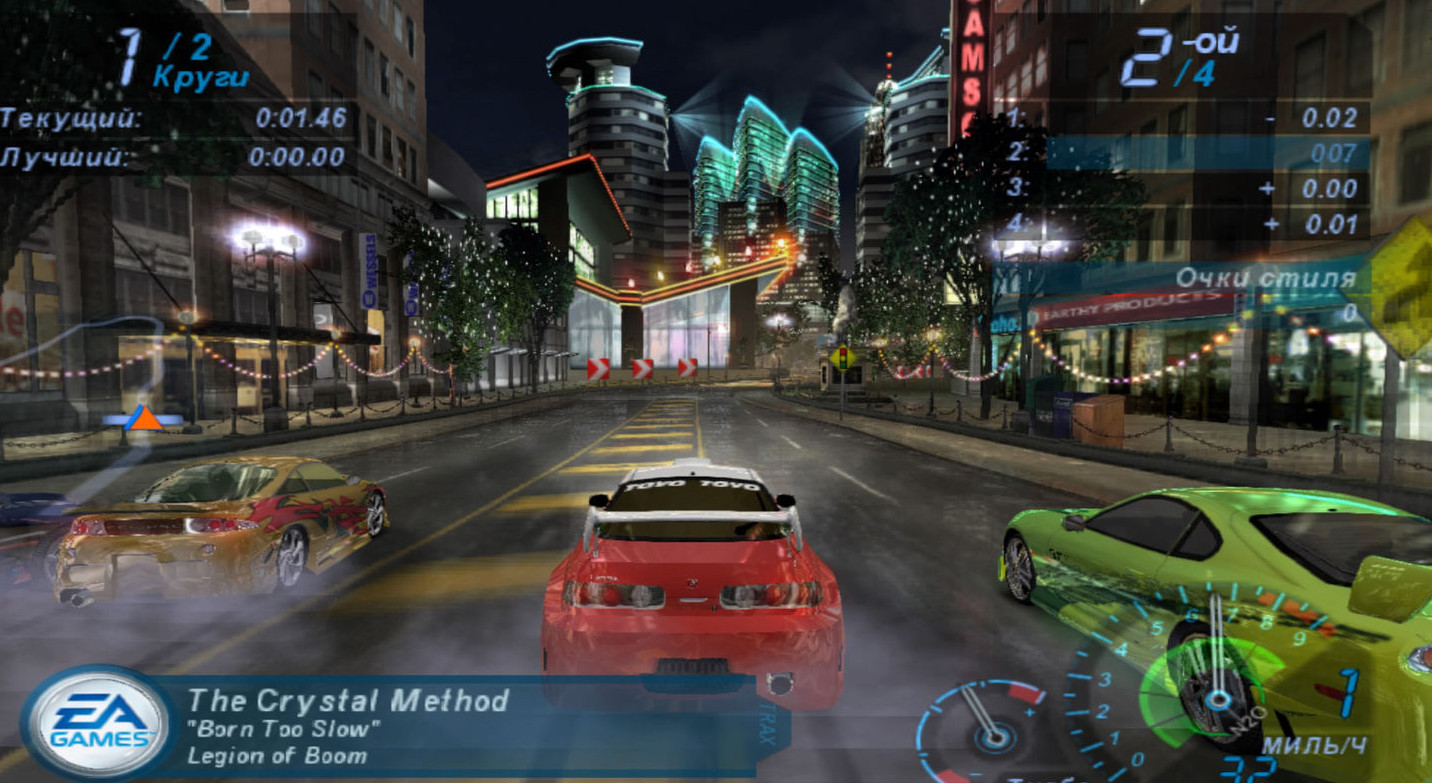Select the highlighted 007 standings row

point(1208,153)
